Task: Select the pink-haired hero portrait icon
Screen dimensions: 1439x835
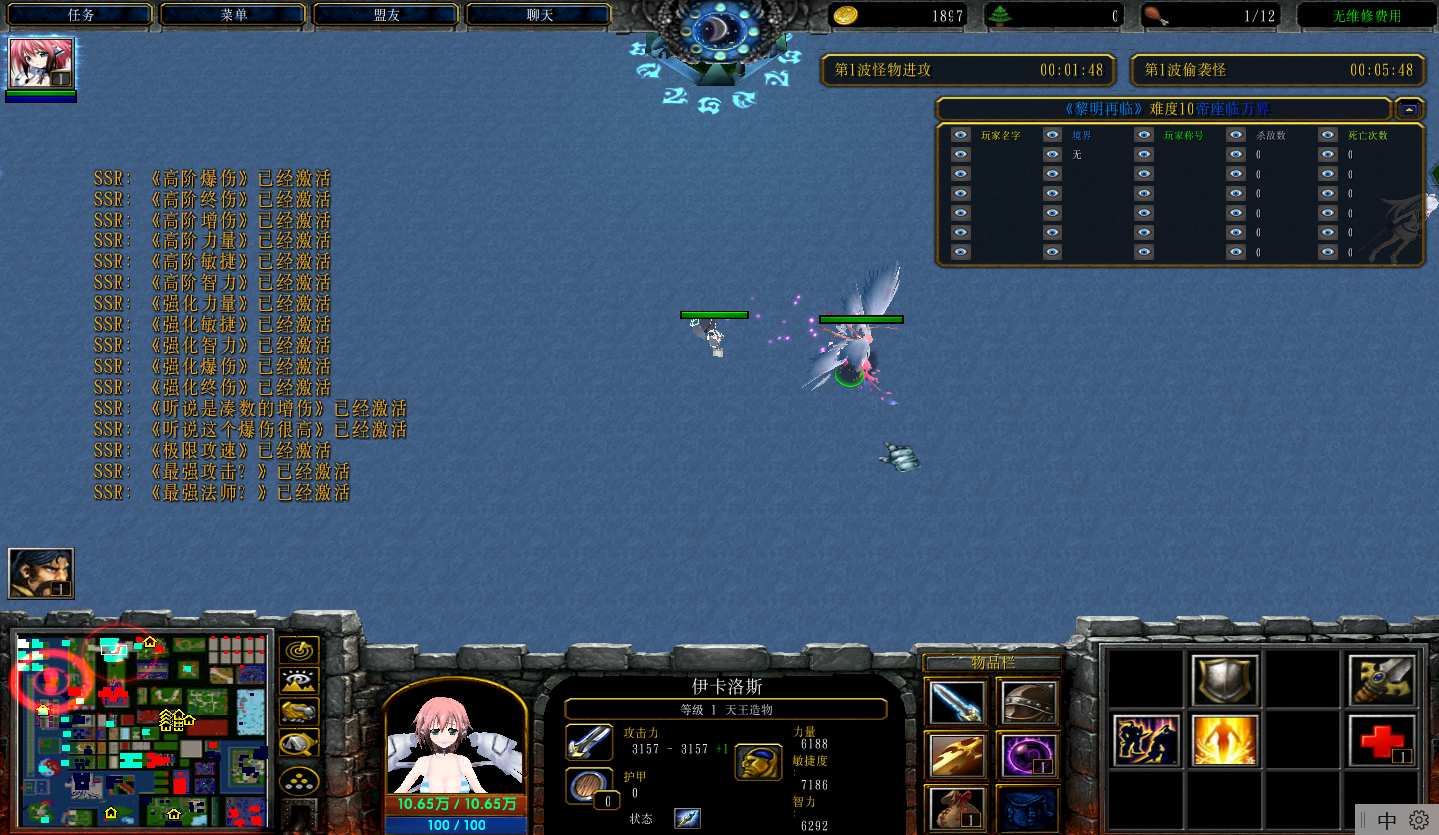Action: [41, 64]
